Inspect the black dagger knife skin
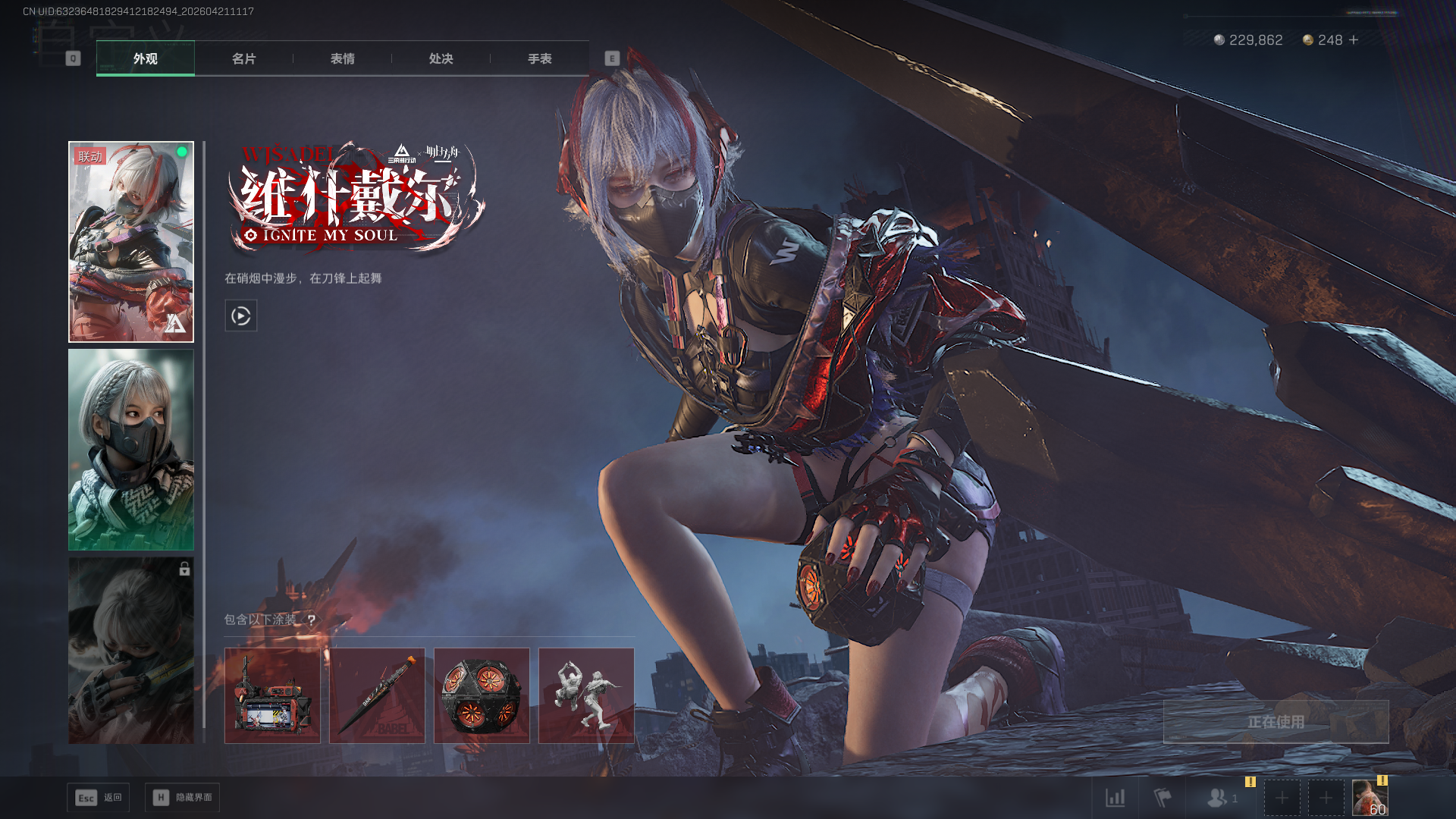Screen dimensions: 1456x819 tap(377, 695)
